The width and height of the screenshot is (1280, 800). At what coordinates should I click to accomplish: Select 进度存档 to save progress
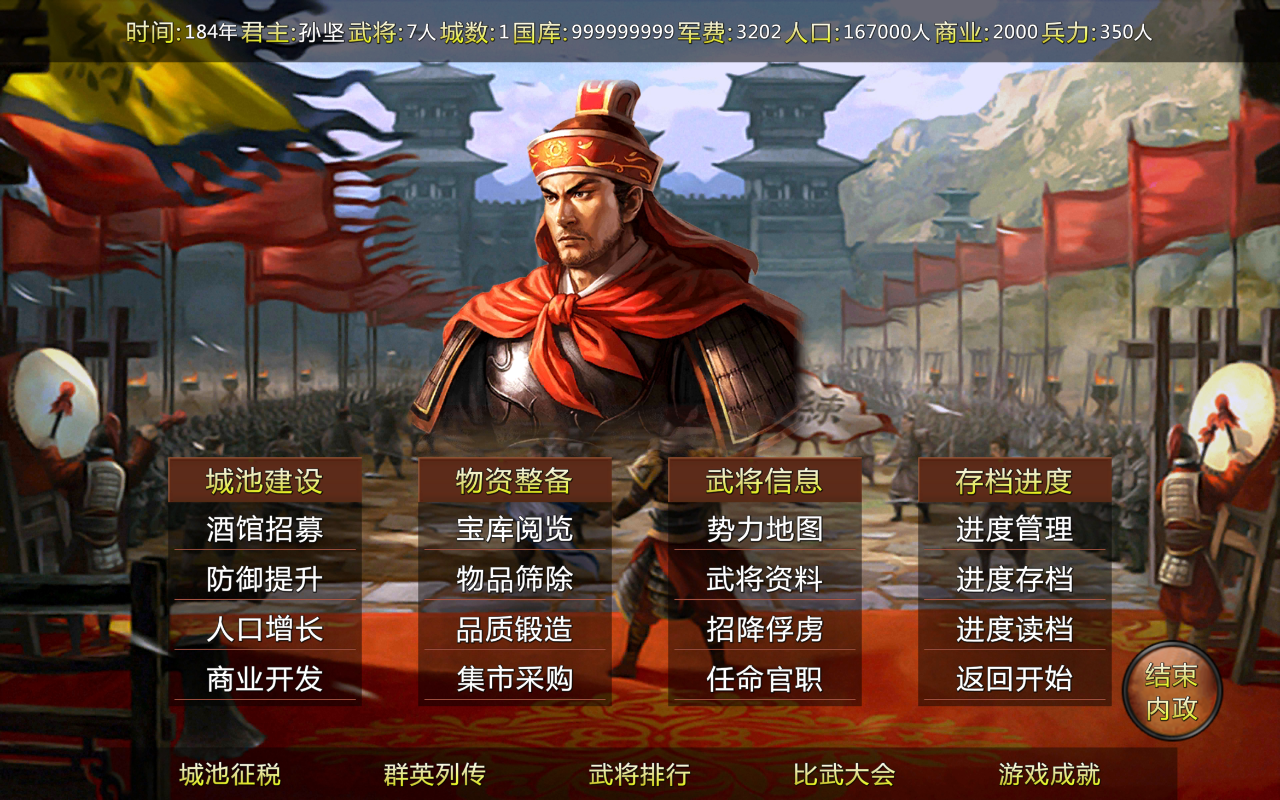(x=1013, y=581)
